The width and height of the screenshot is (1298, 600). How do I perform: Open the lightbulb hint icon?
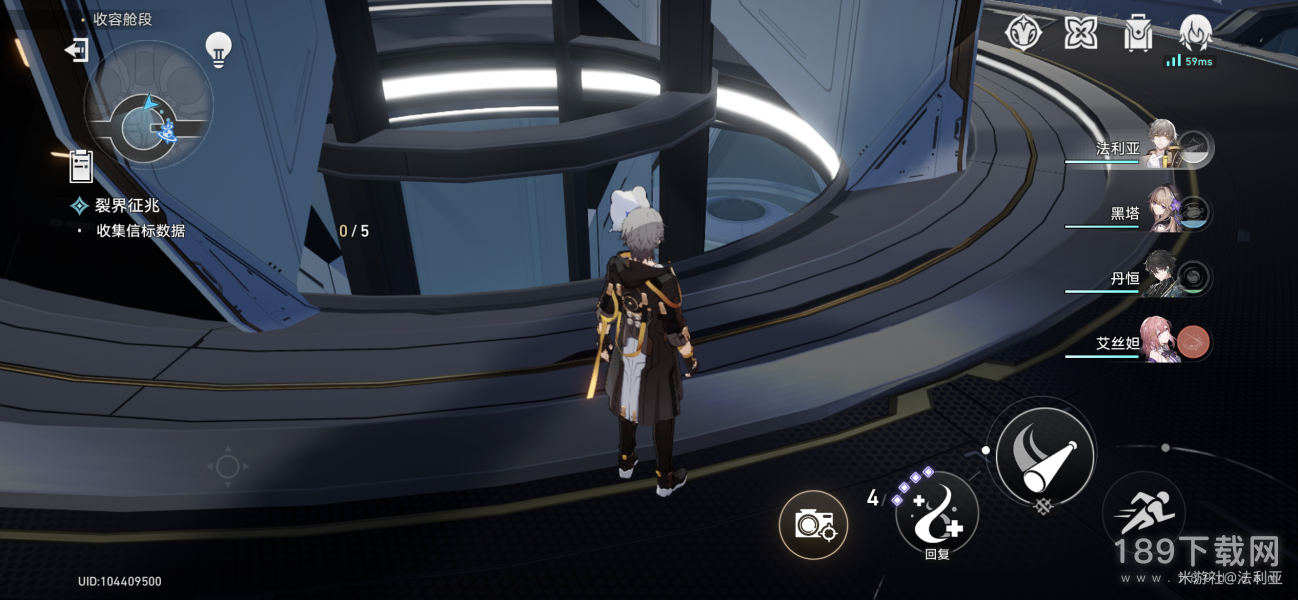tap(218, 49)
